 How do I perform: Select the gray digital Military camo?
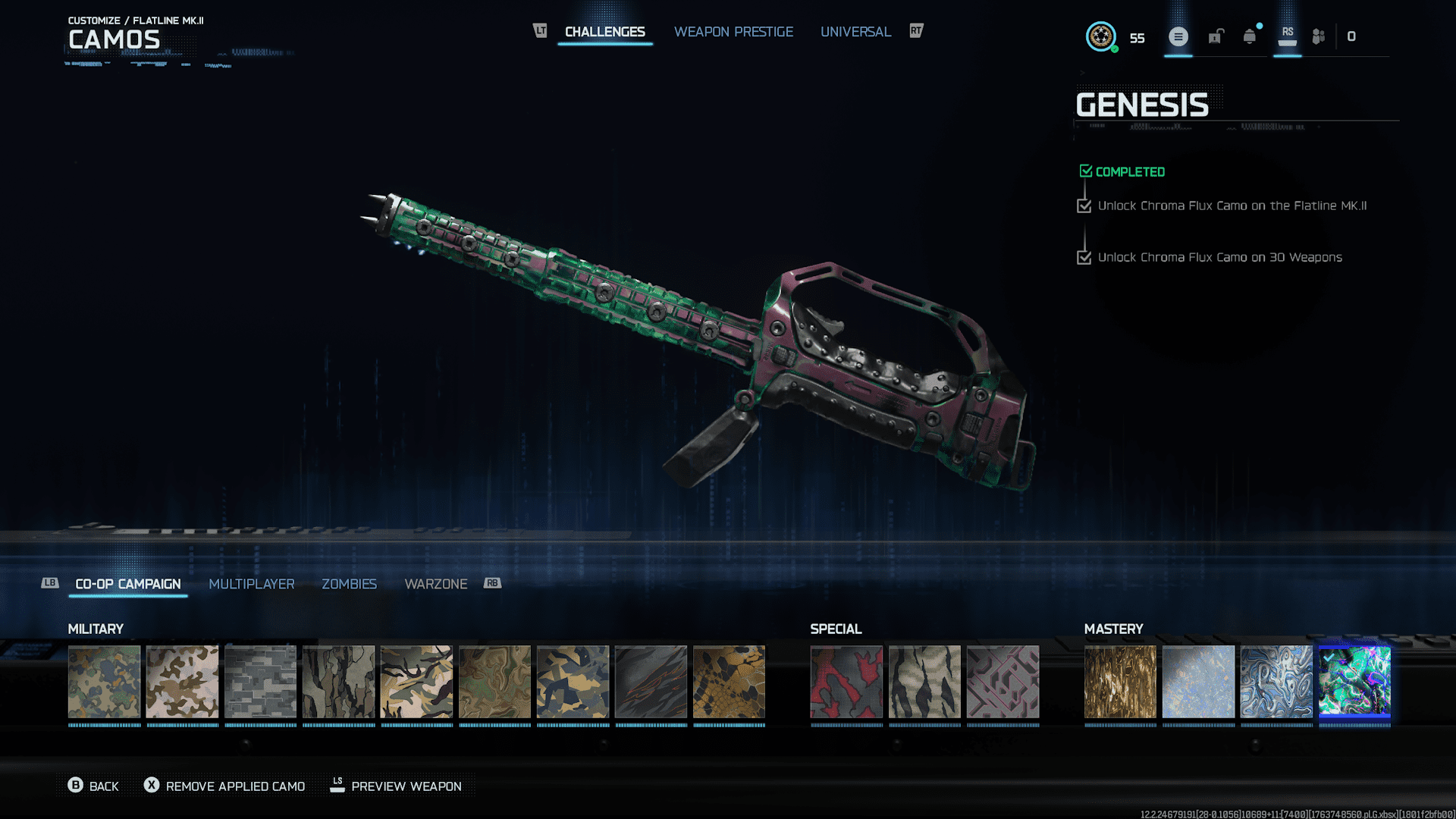pos(260,682)
